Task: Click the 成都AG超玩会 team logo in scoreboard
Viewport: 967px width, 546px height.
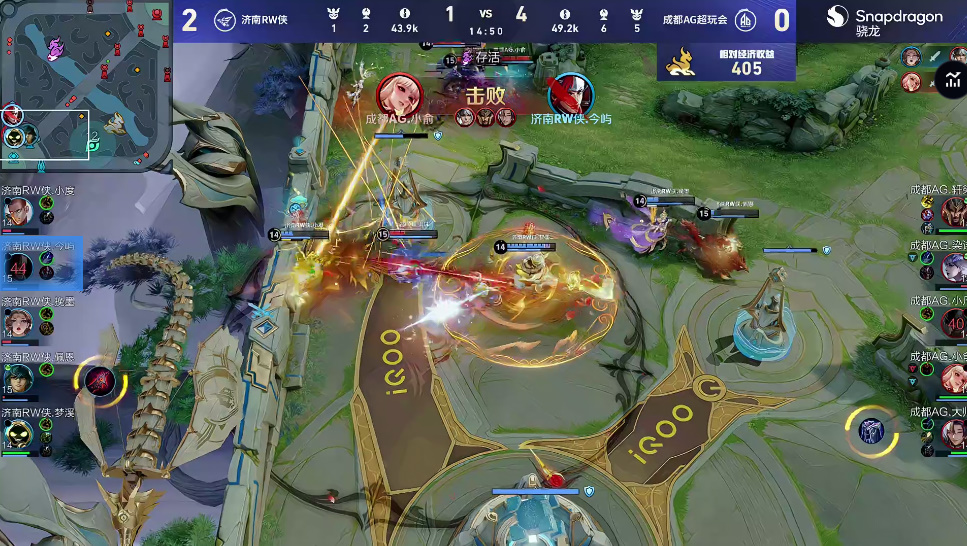Action: click(745, 20)
